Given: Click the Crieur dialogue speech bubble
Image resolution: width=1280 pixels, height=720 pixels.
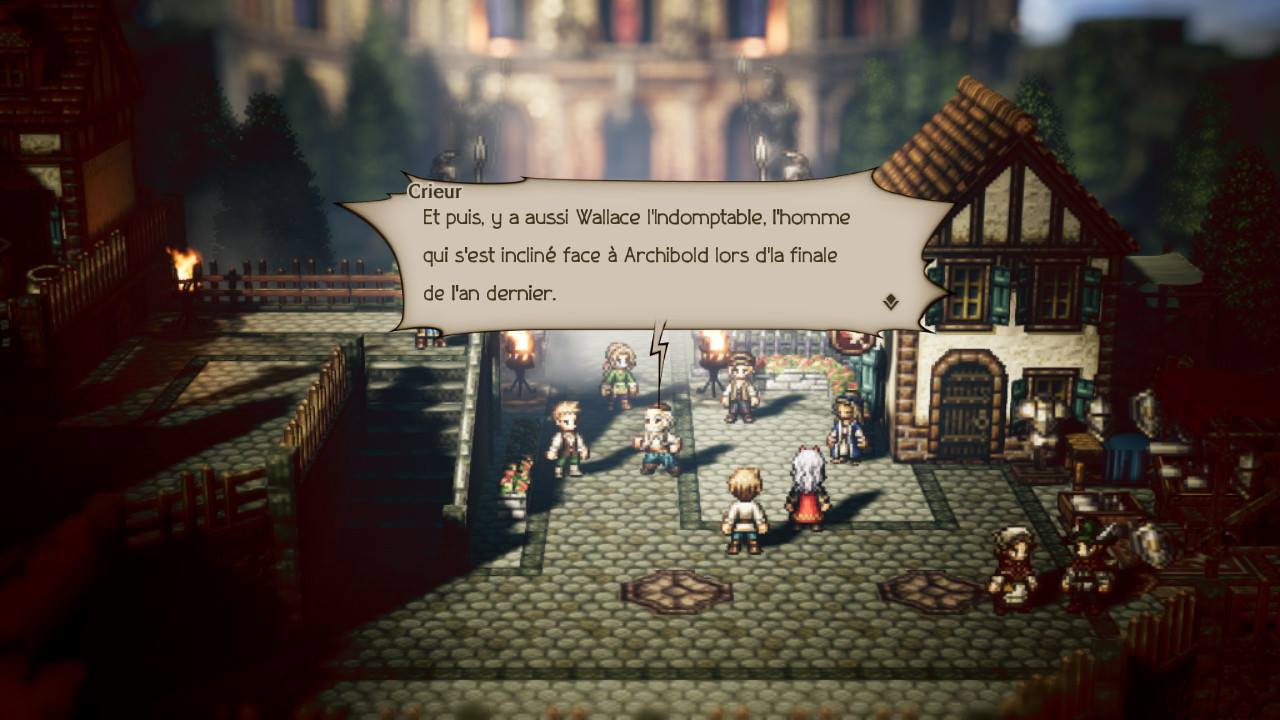Looking at the screenshot, I should [645, 255].
